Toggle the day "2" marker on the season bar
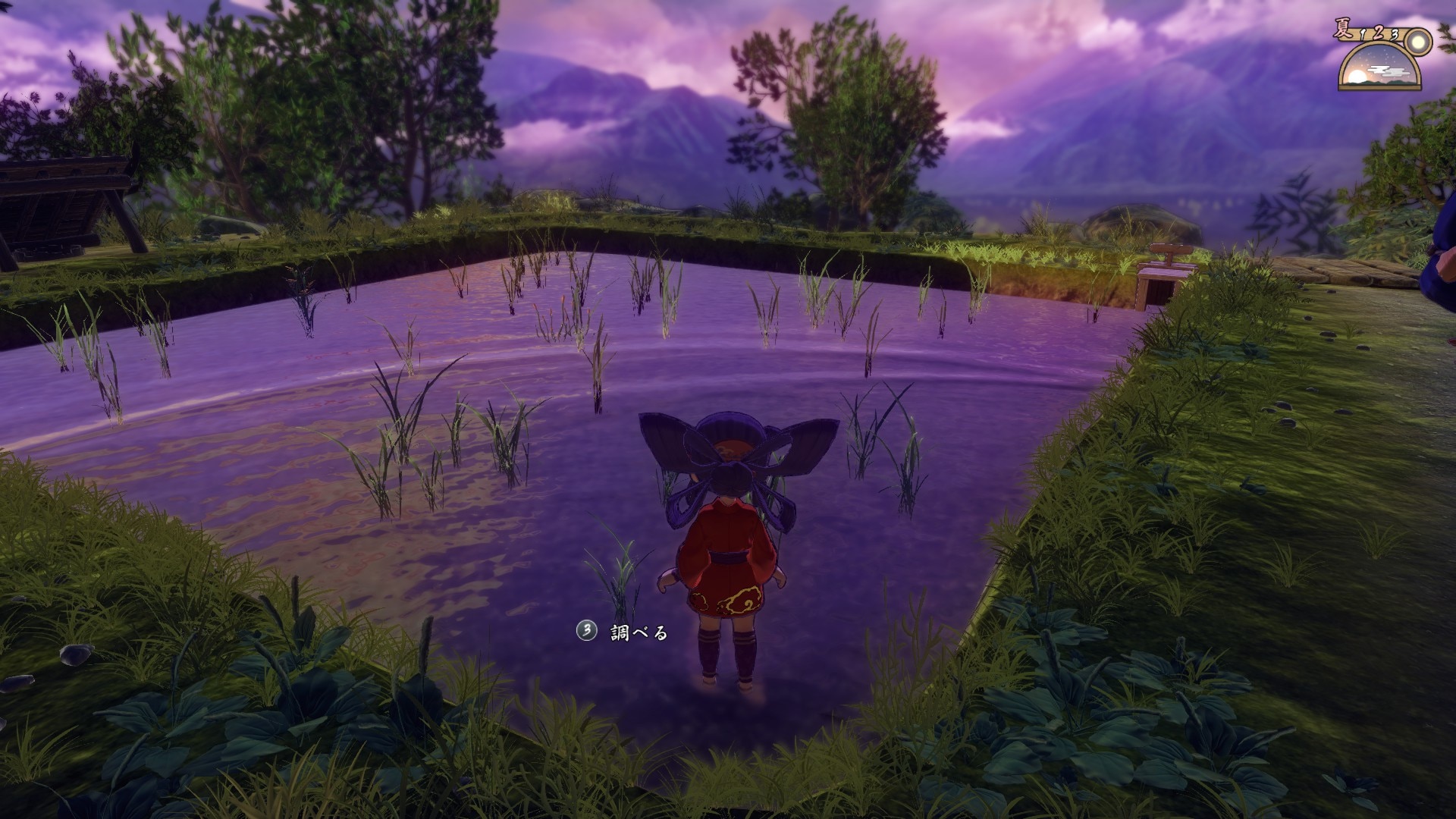Viewport: 1456px width, 819px height. tap(1379, 33)
